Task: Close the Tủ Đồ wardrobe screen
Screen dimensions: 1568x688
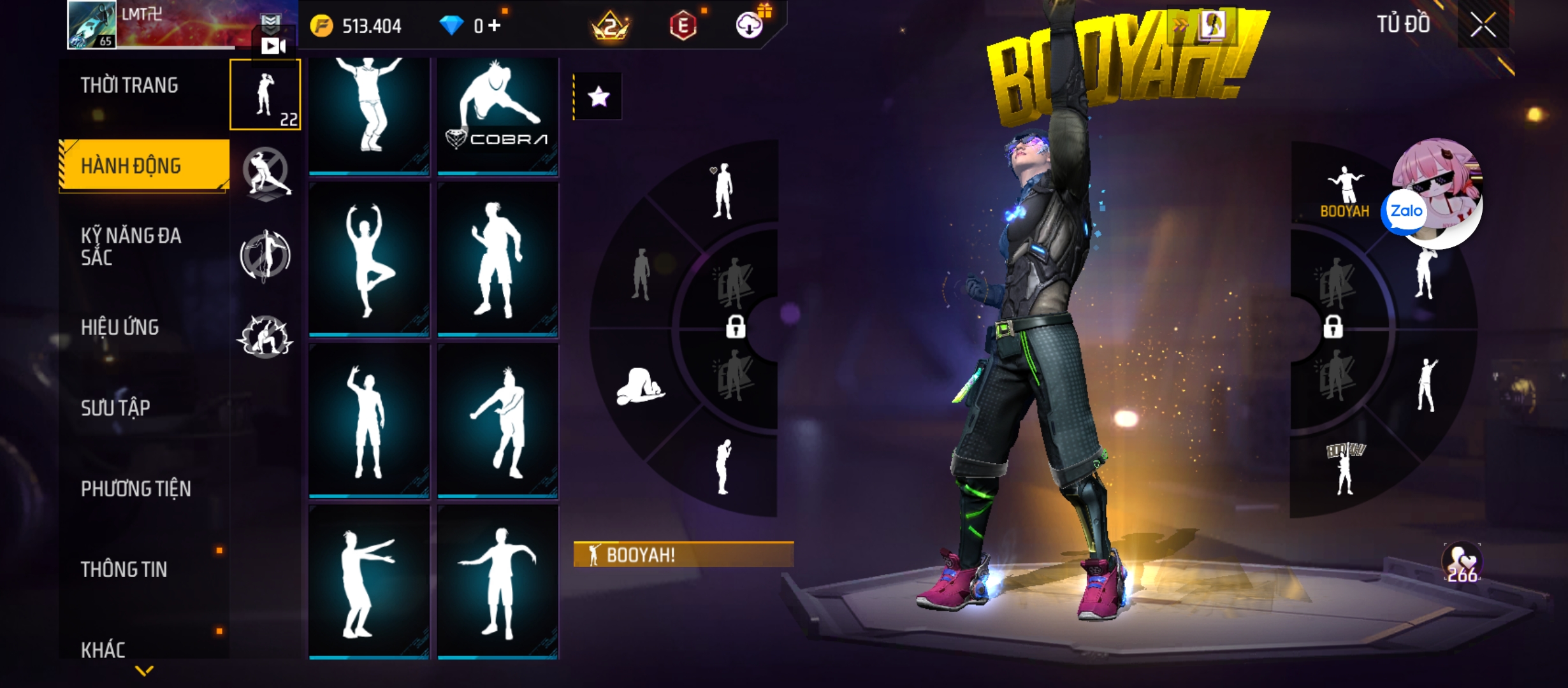Action: point(1483,25)
